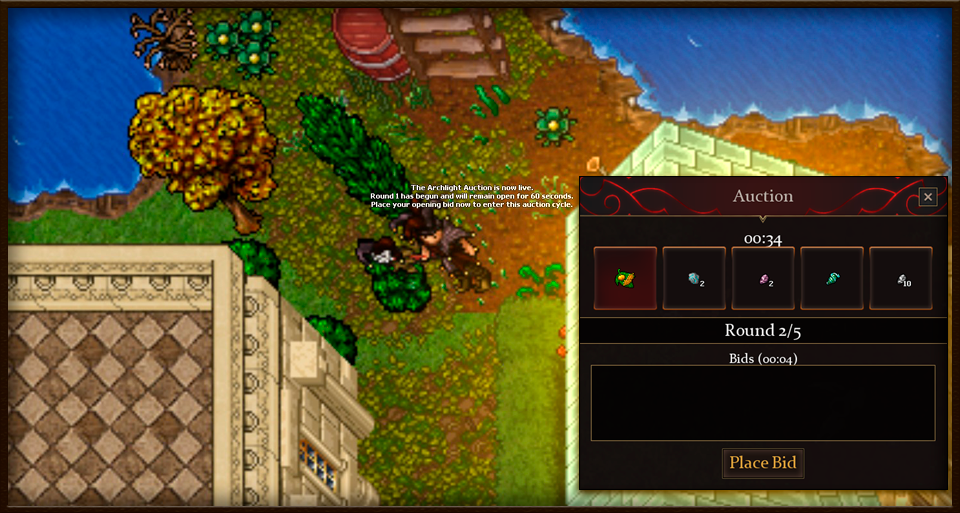The image size is (960, 513).
Task: Place a bid in the auction
Action: (x=763, y=462)
